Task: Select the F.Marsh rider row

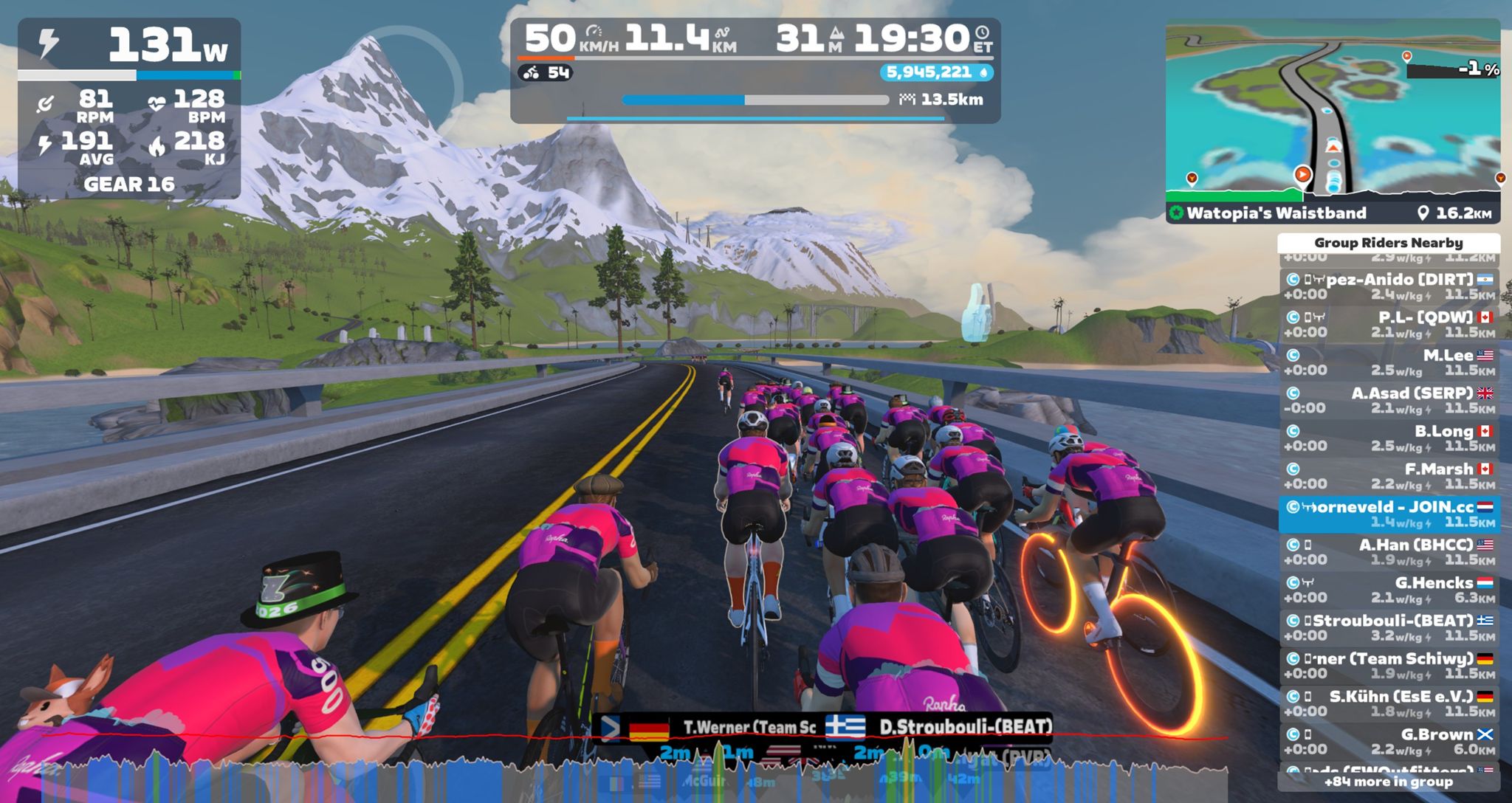Action: click(1389, 476)
